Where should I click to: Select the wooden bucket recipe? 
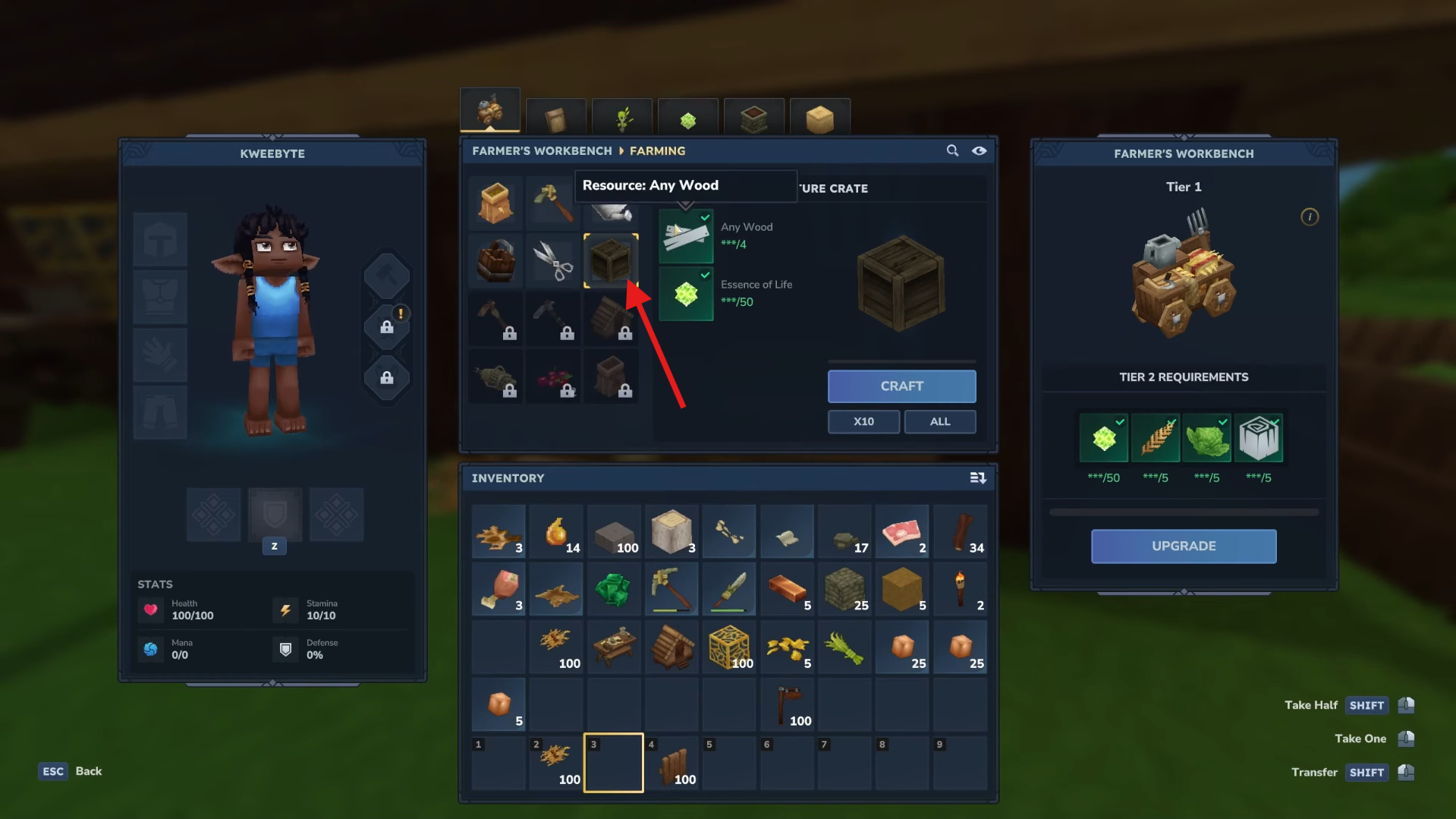495,261
